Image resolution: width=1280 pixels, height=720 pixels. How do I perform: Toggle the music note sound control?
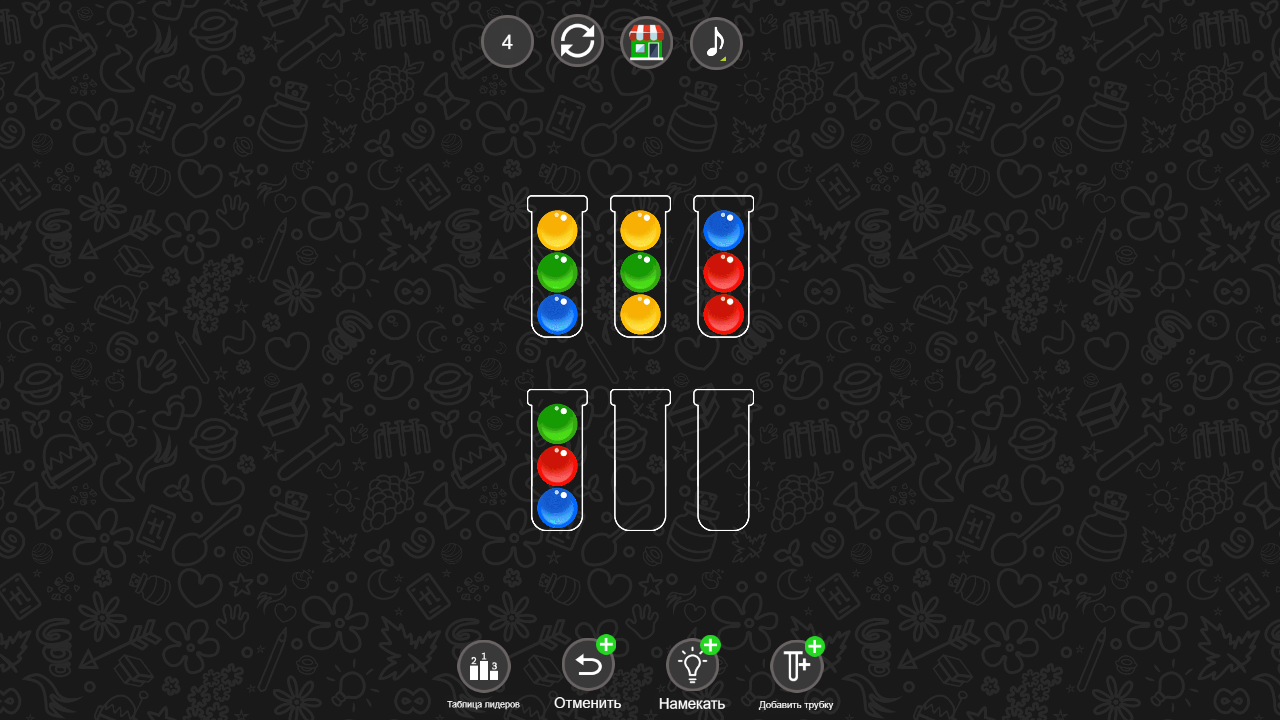[716, 42]
